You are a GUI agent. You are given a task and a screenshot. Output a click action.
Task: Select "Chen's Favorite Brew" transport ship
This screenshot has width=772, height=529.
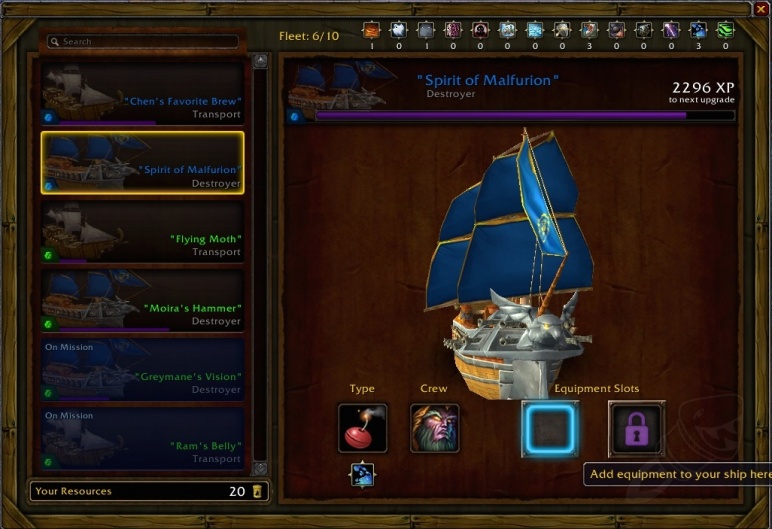(143, 92)
